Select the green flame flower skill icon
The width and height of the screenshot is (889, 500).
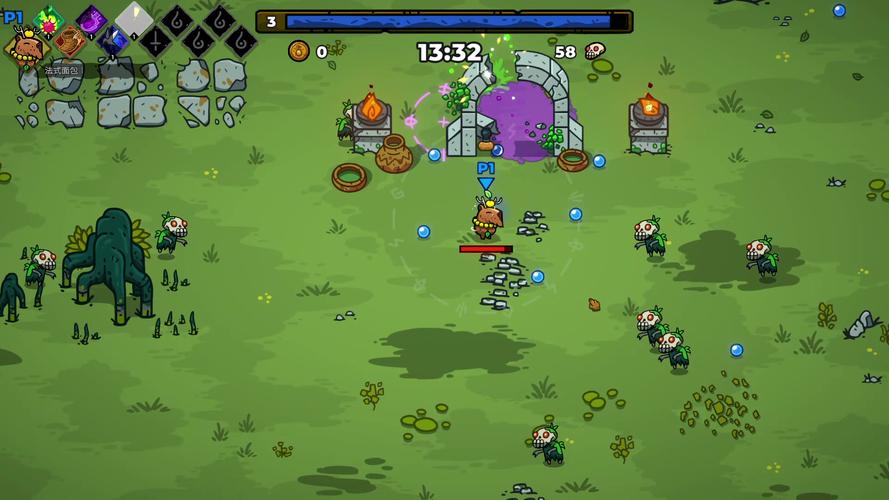48,19
